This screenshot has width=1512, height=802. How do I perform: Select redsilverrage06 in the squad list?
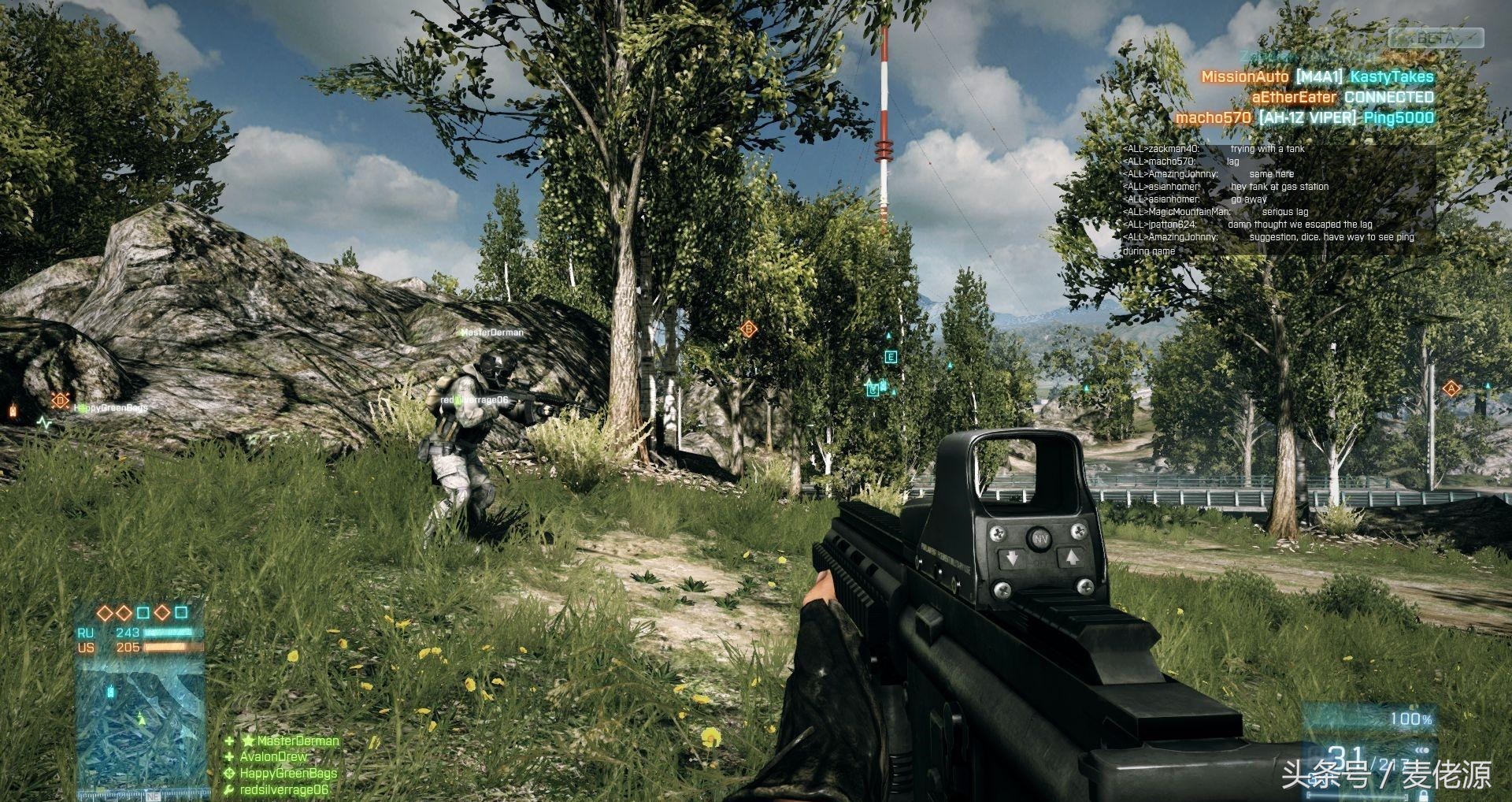[283, 789]
